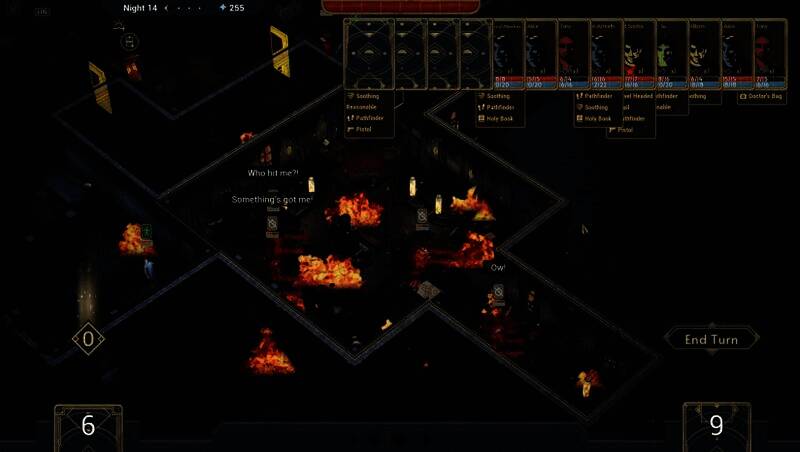Screen dimensions: 800x452
Task: Click the Doctor's Bag trait label
Action: (x=766, y=97)
